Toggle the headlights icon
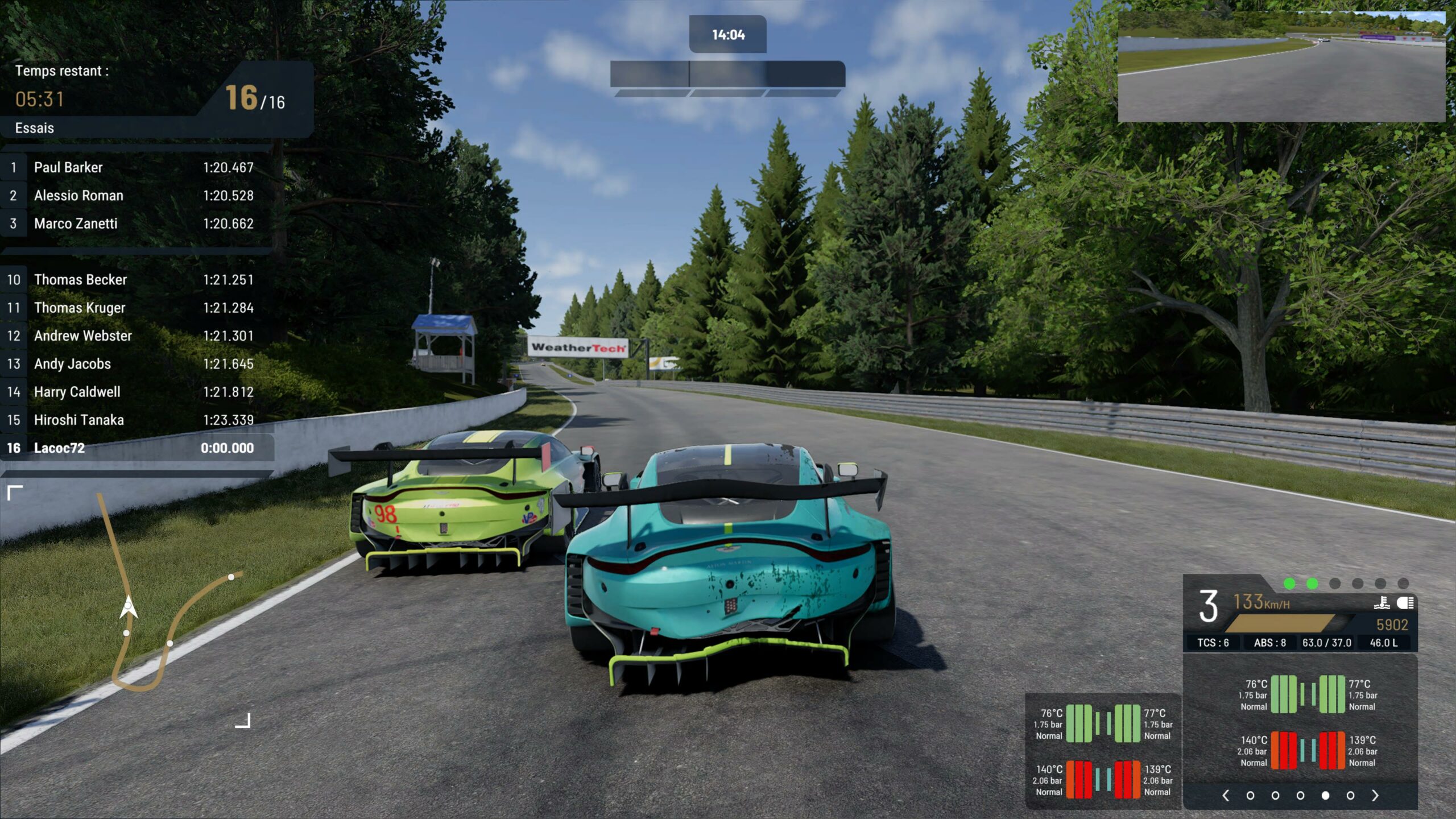1456x819 pixels. pyautogui.click(x=1405, y=603)
